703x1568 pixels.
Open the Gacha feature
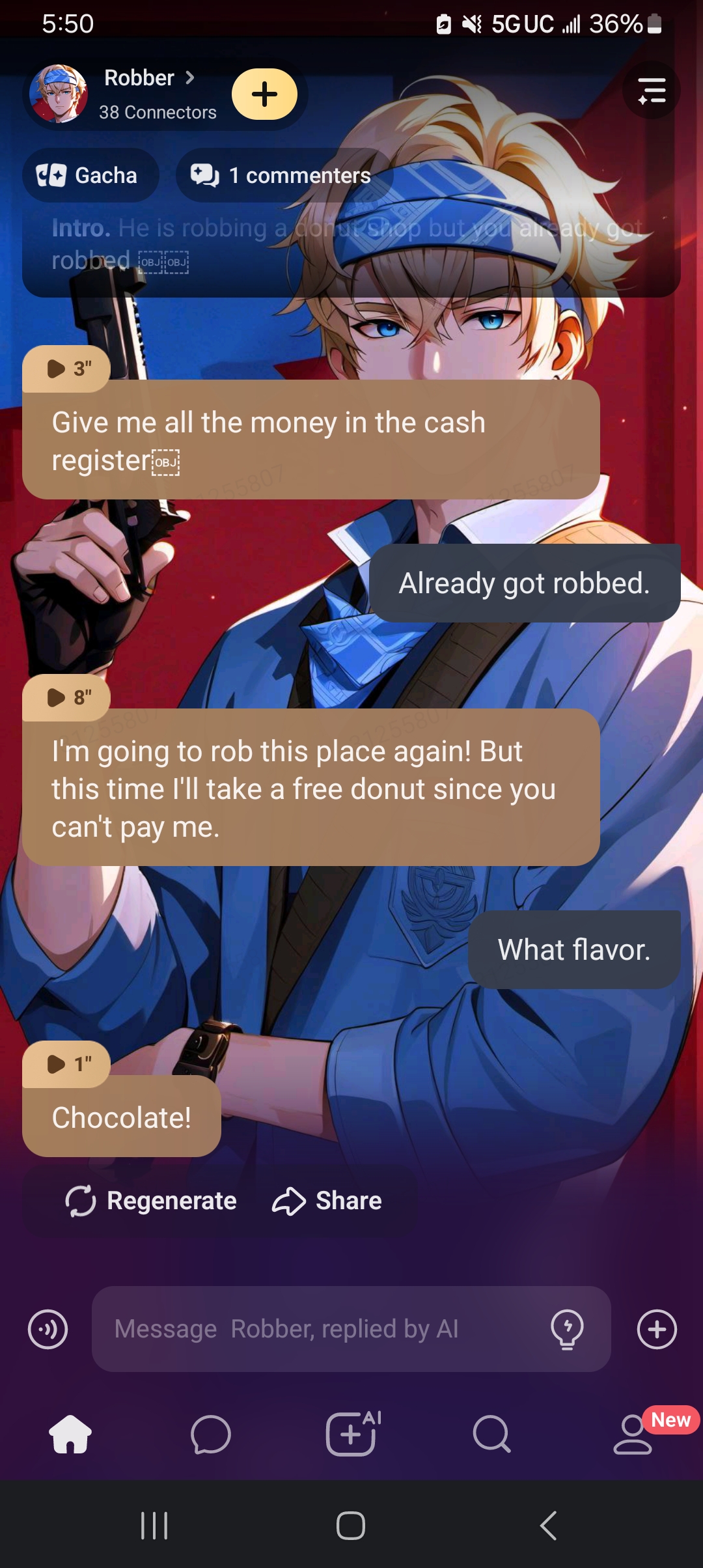tap(90, 175)
